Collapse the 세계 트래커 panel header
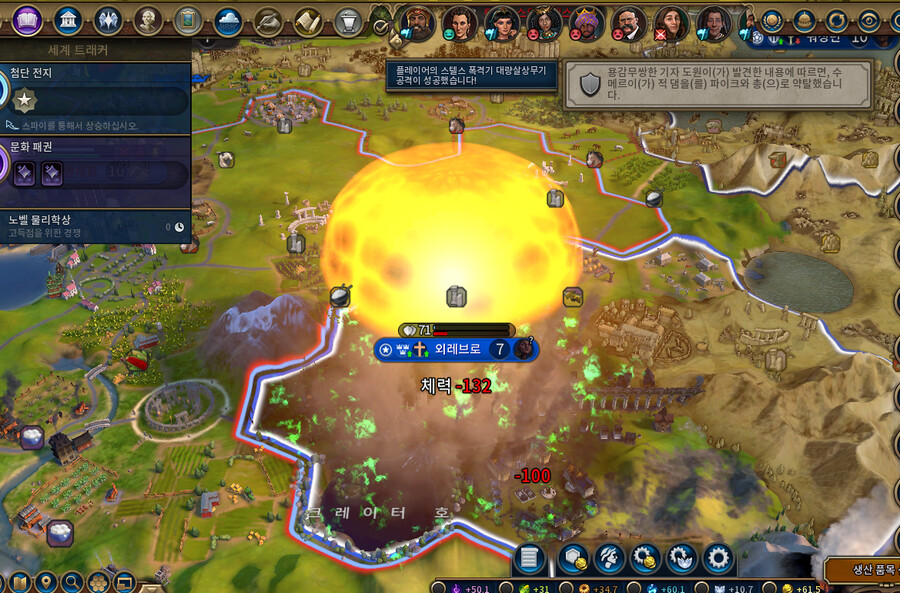The width and height of the screenshot is (900, 593). pos(95,49)
